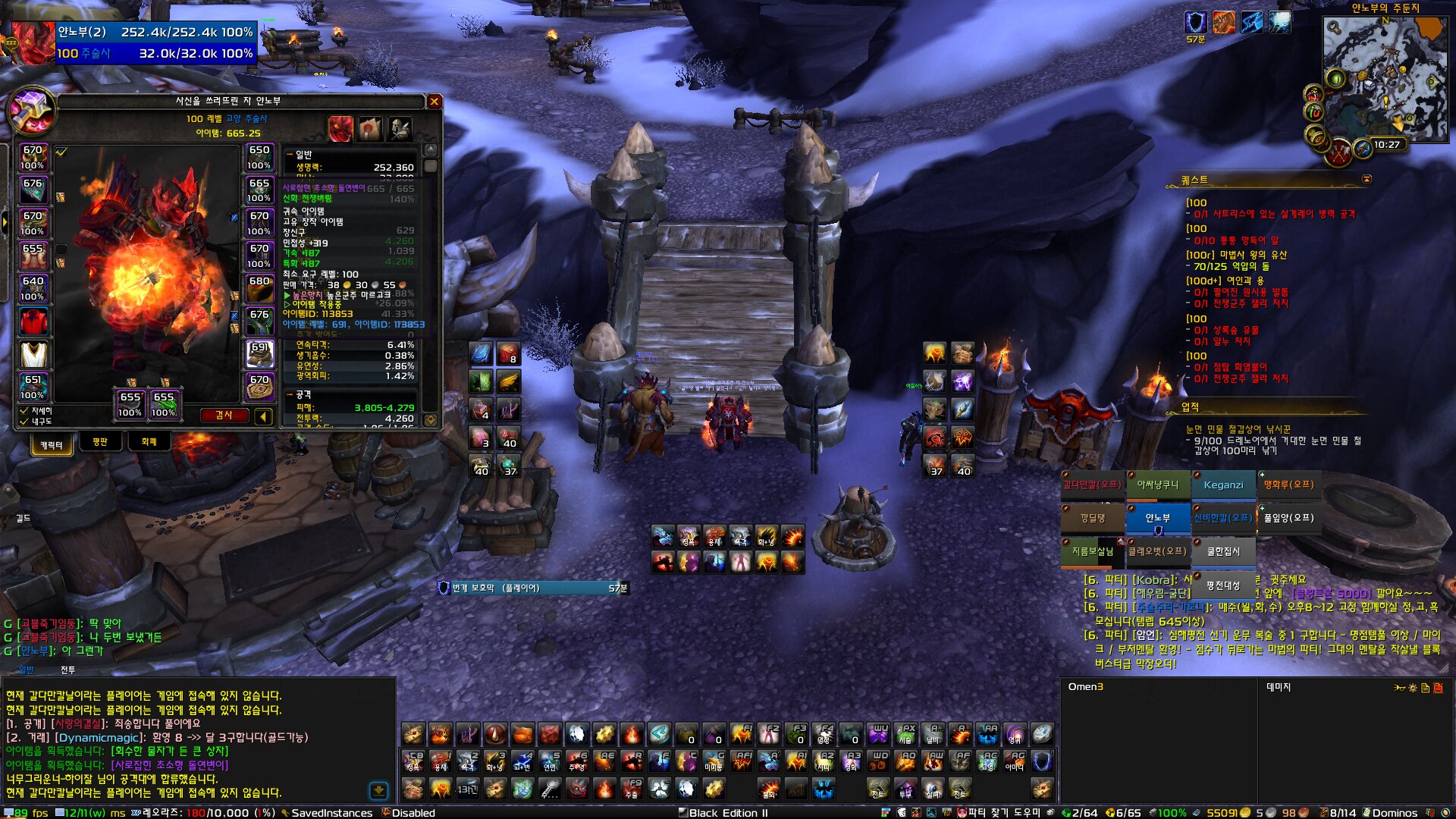
Task: Select the white tabard equipment slot
Action: [x=33, y=354]
